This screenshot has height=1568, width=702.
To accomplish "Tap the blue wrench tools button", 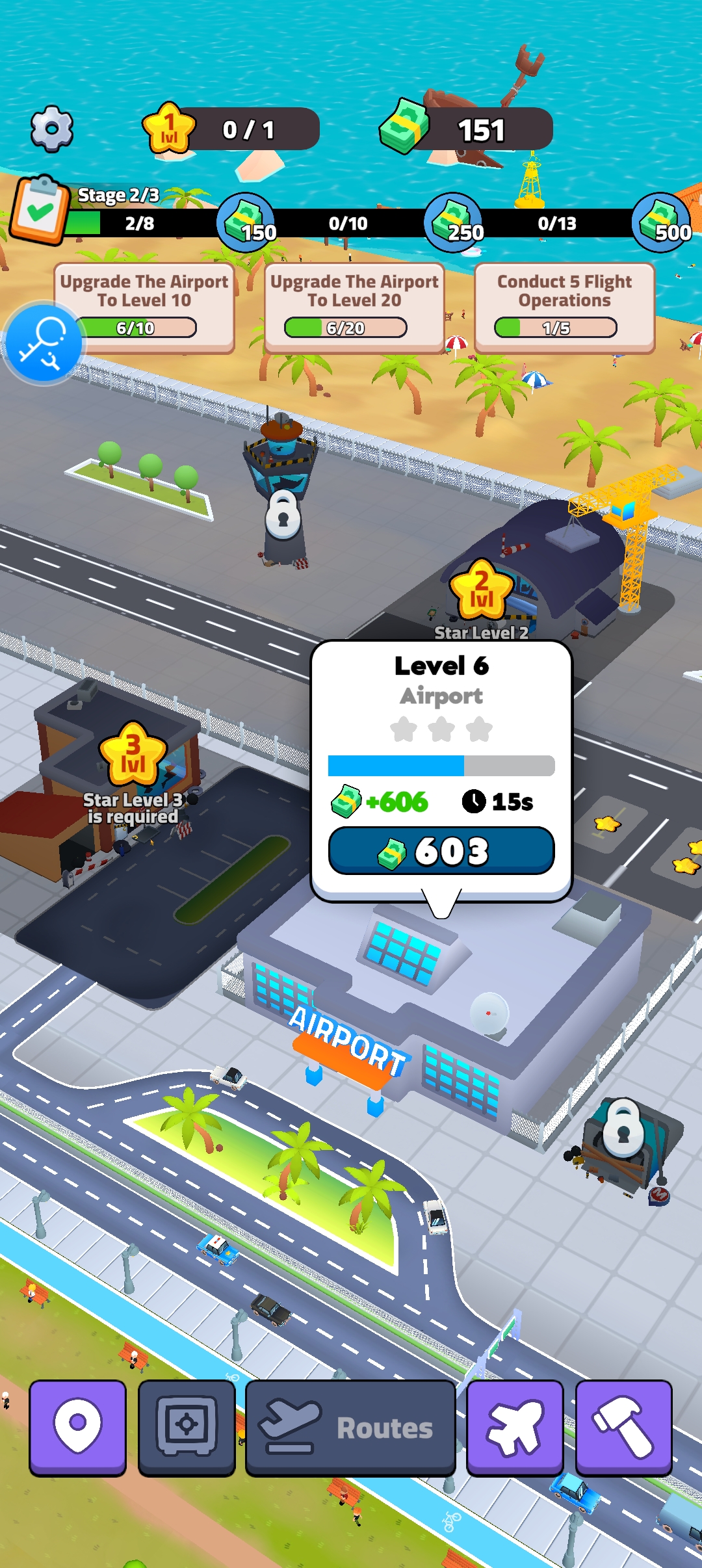I will click(44, 343).
